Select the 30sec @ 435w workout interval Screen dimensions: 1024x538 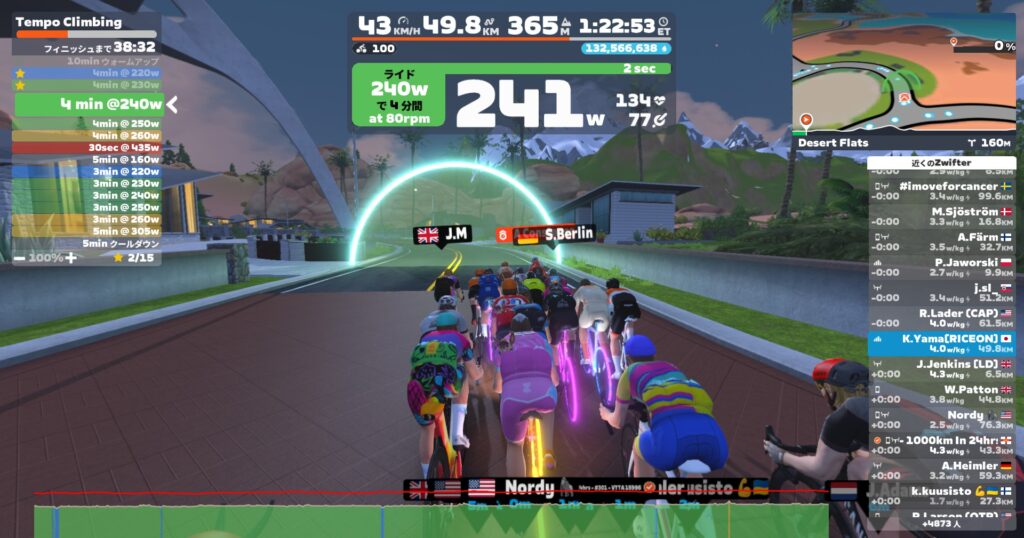click(x=87, y=147)
